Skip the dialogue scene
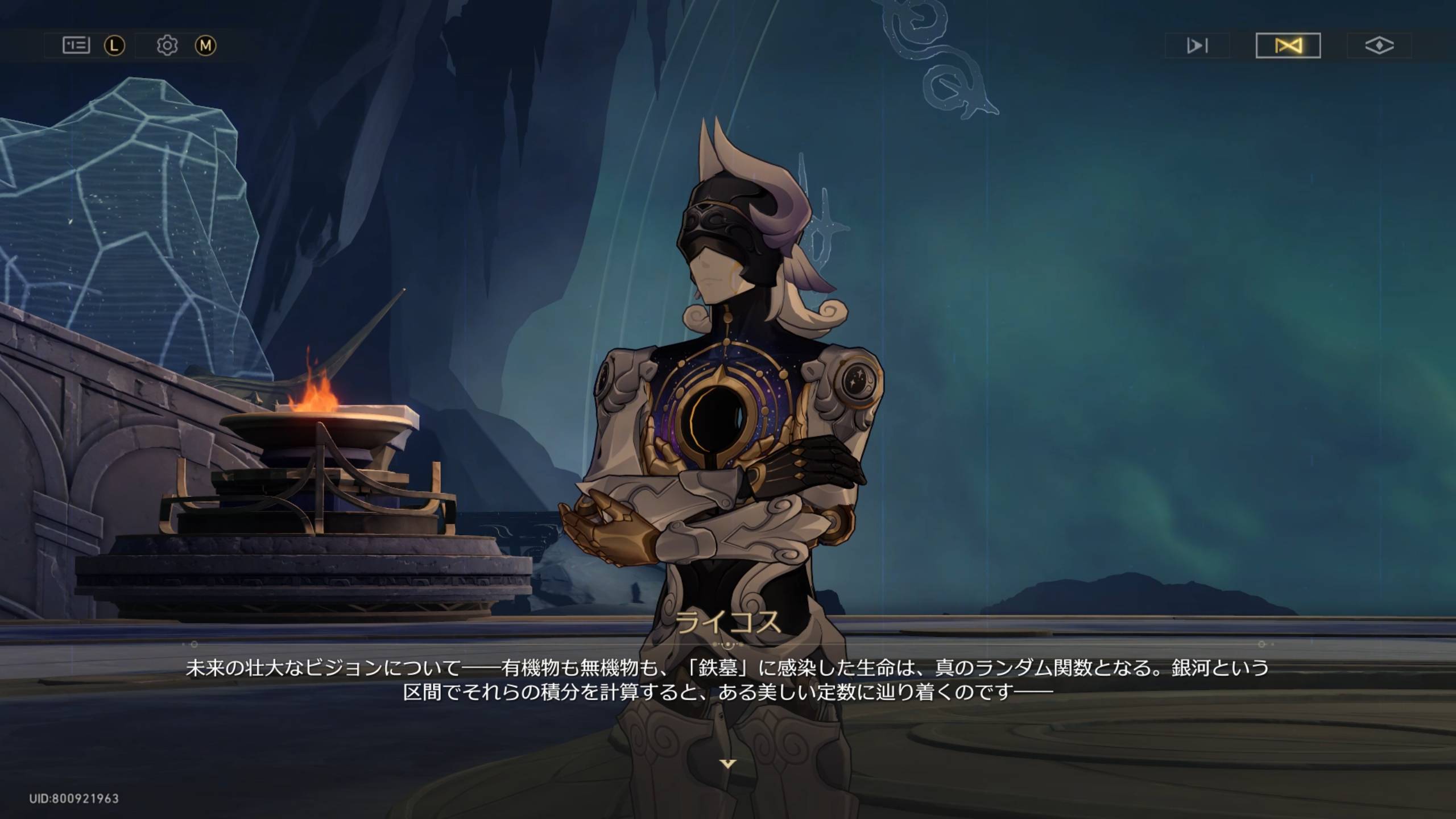1456x819 pixels. tap(1197, 45)
